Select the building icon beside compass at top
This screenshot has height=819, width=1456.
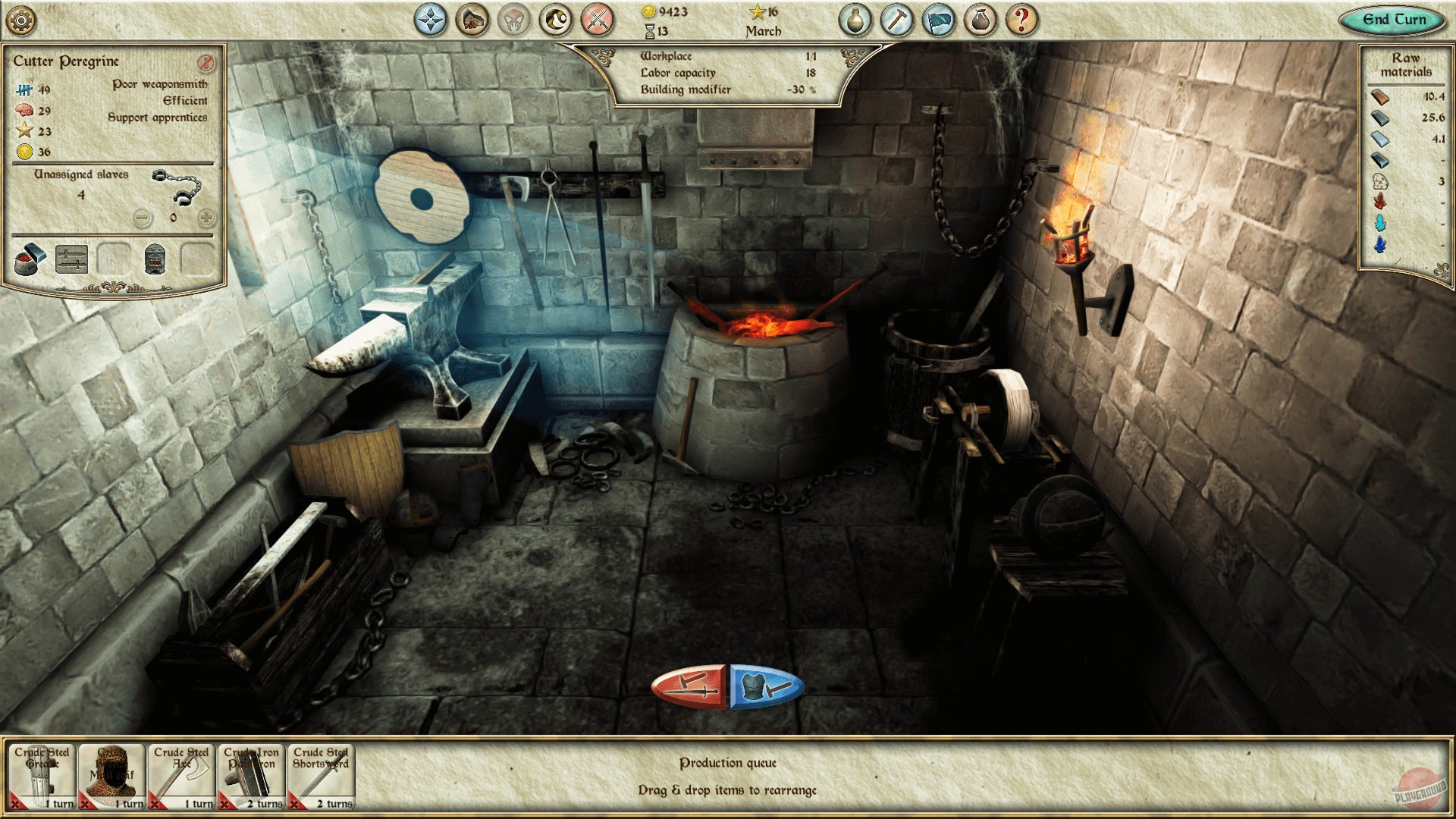coord(470,20)
